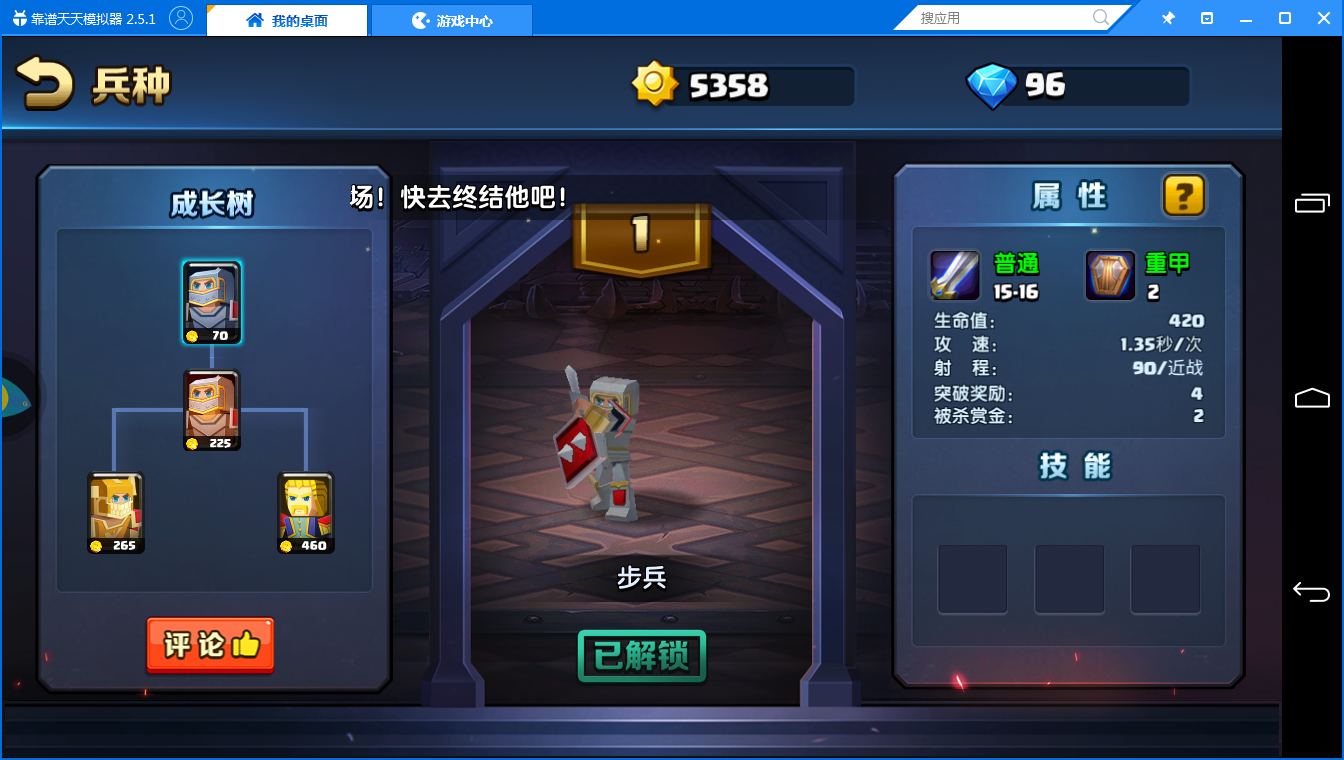Switch to the 游戏中心 tab
This screenshot has width=1344, height=760.
[452, 20]
